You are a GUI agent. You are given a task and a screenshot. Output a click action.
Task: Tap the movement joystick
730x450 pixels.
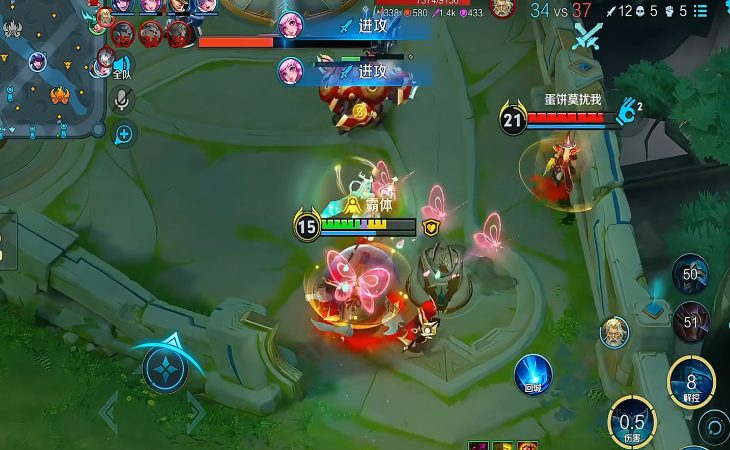coord(165,369)
